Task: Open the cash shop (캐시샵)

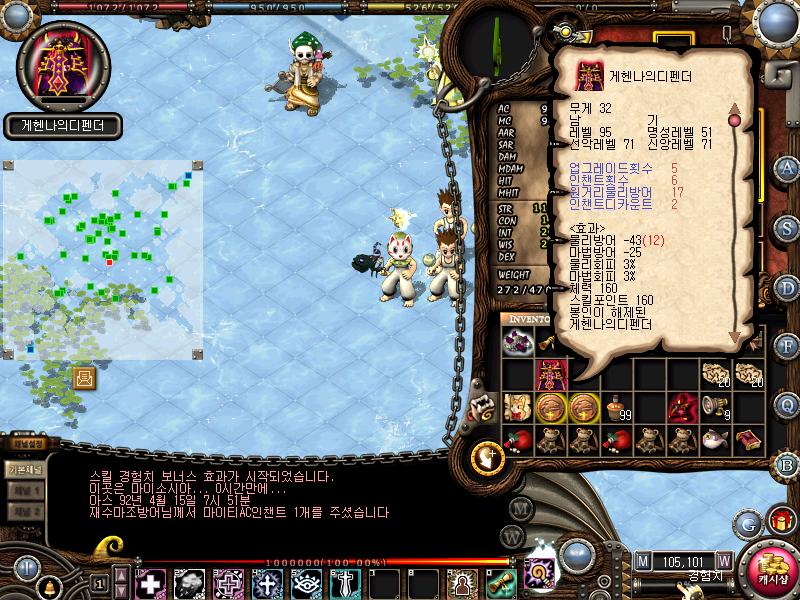Action: coord(772,566)
